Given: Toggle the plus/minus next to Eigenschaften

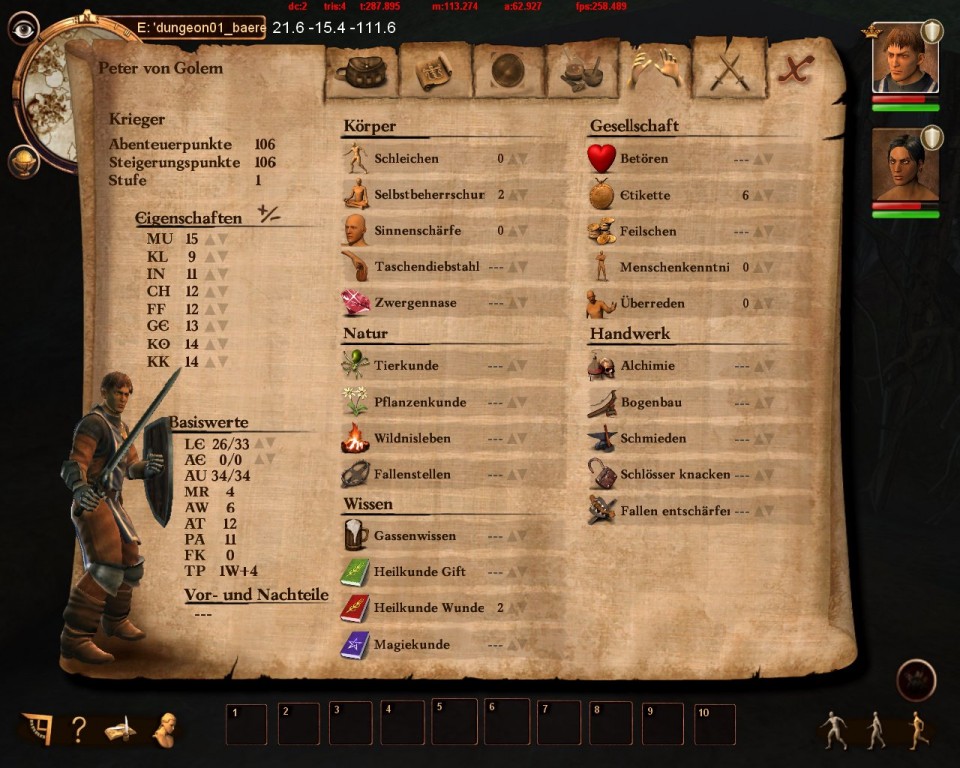Looking at the screenshot, I should (268, 213).
